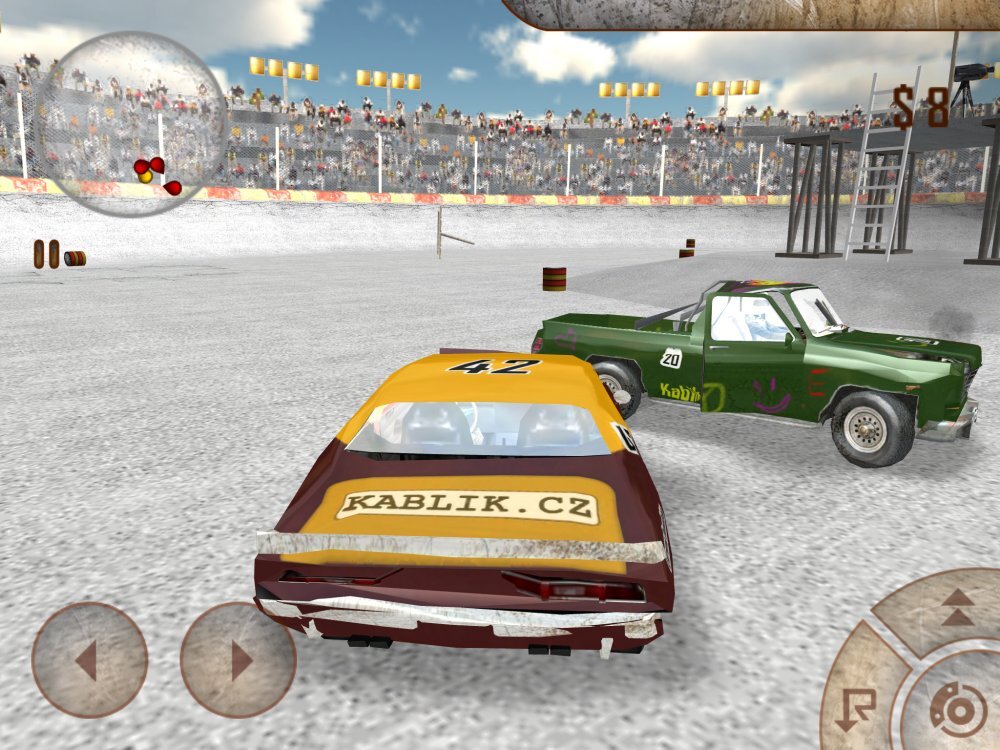Apply the brake disc button
This screenshot has height=750, width=1000.
[x=957, y=709]
